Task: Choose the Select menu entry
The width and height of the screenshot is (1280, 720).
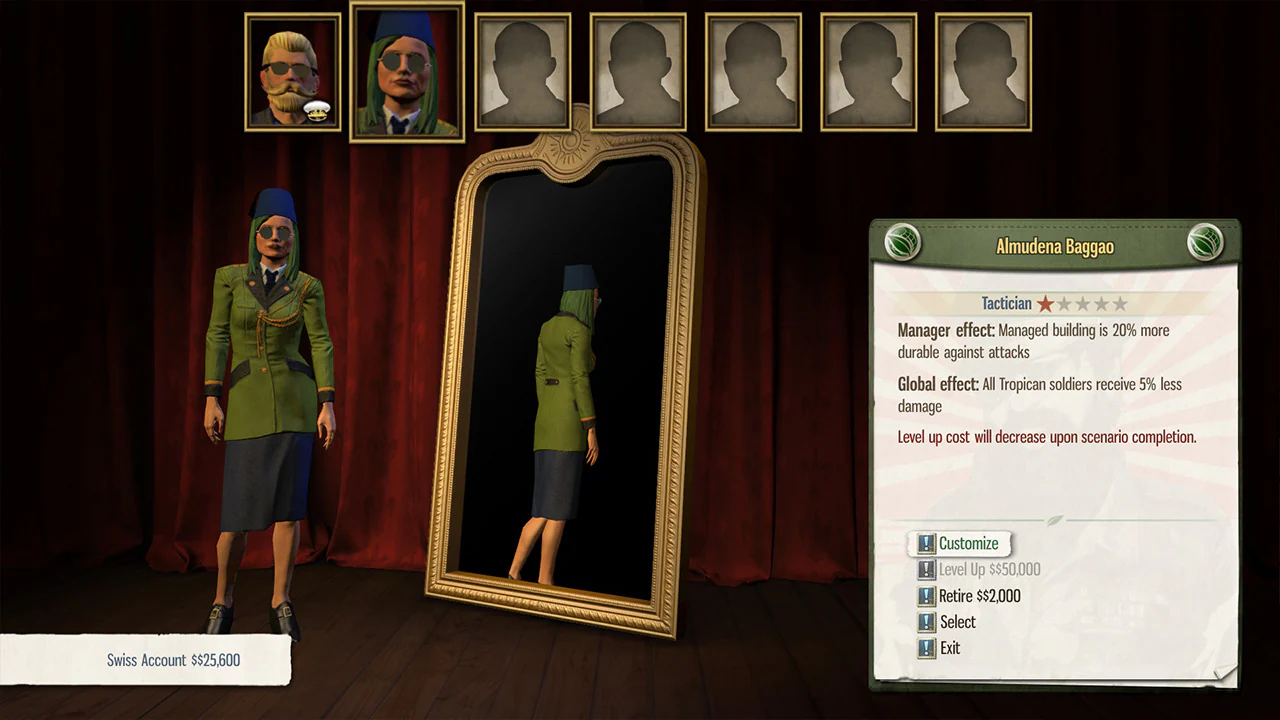Action: [x=957, y=621]
